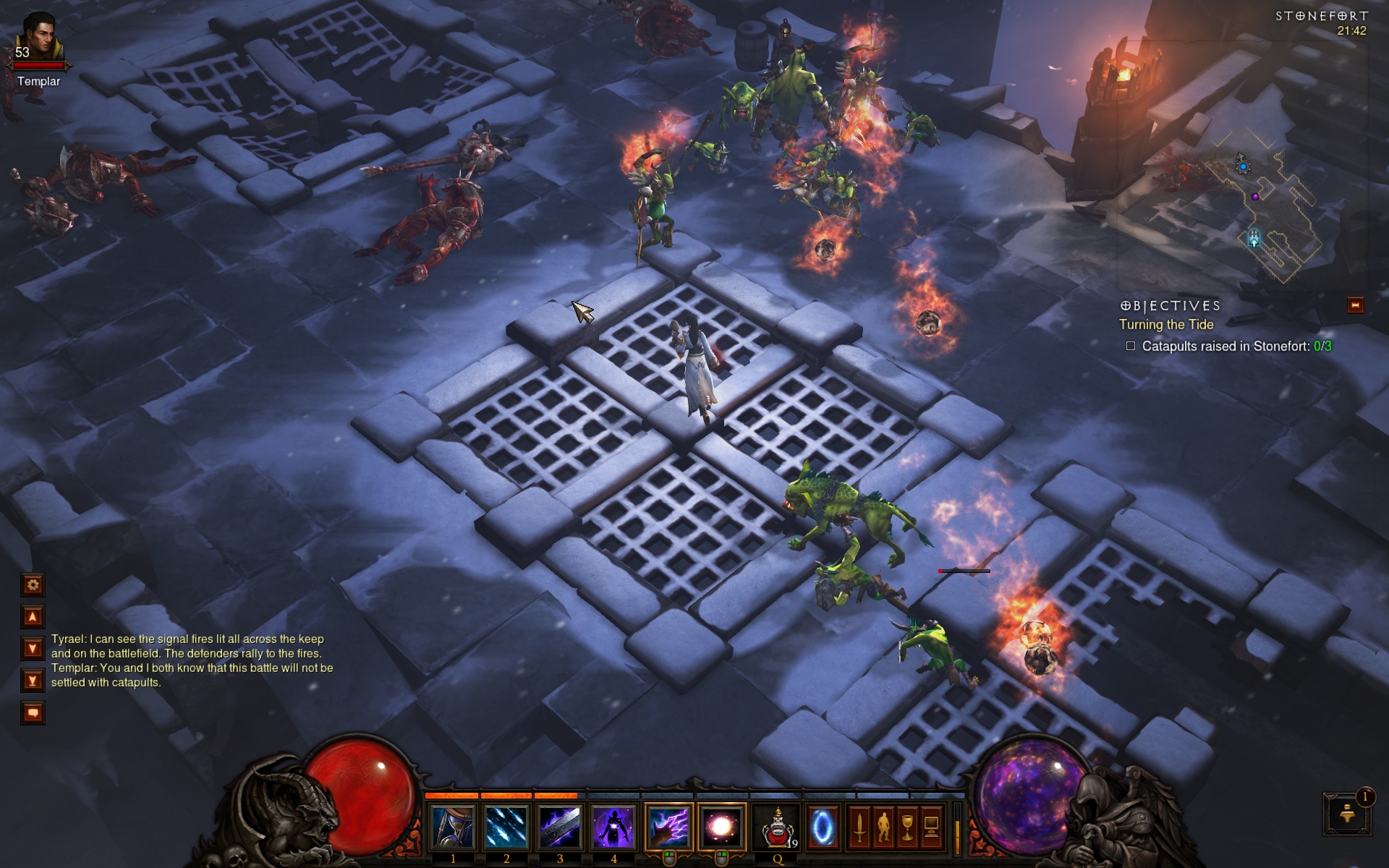
Task: Select the lightning hand primary skill
Action: tap(668, 827)
